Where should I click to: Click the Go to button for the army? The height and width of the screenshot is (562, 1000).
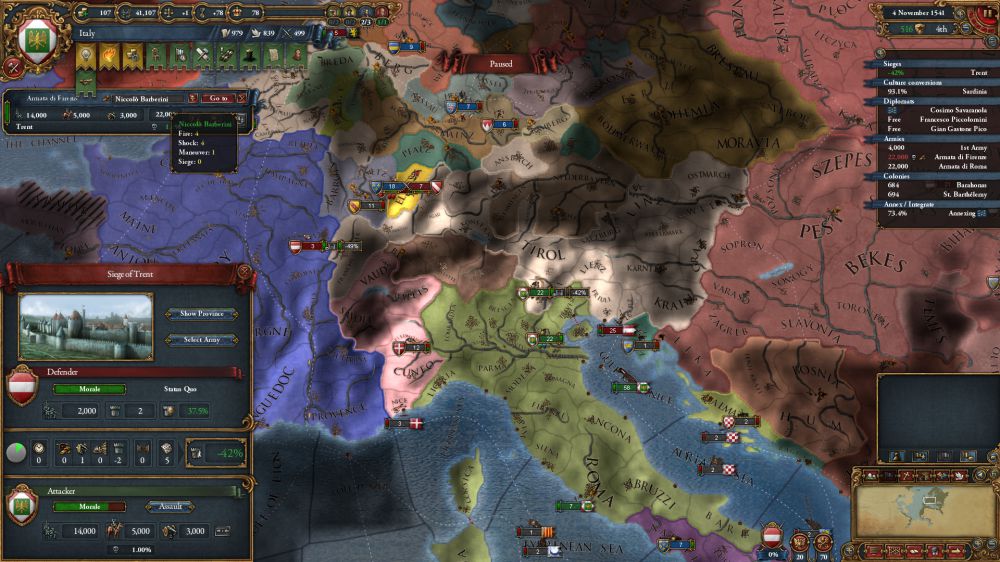(x=217, y=98)
